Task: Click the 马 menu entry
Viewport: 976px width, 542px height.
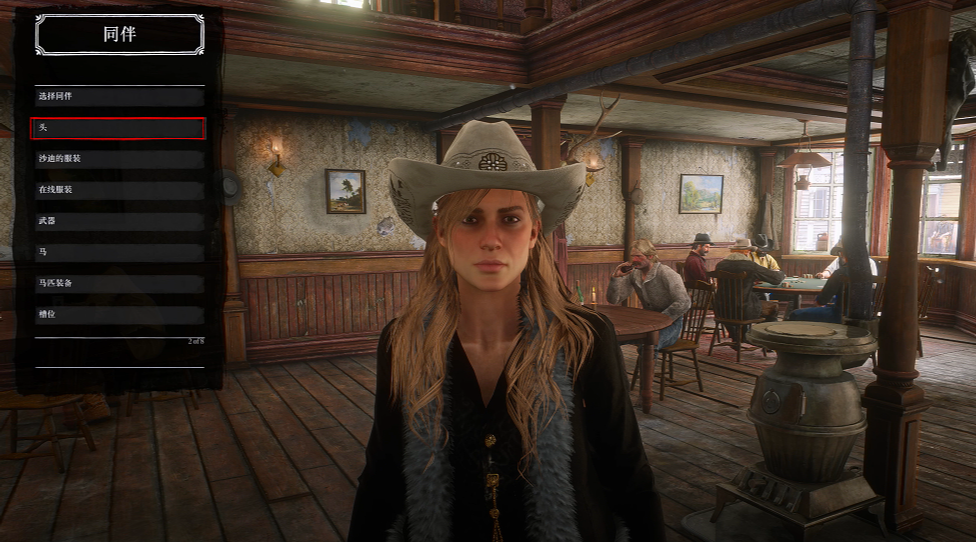Action: coord(118,252)
